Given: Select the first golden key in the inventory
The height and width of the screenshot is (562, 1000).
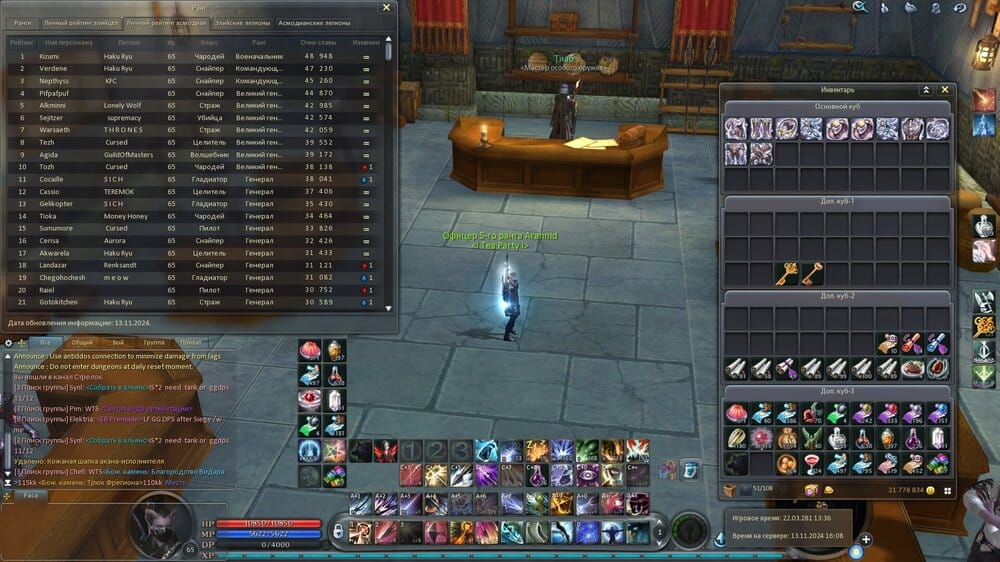Looking at the screenshot, I should click(x=786, y=272).
